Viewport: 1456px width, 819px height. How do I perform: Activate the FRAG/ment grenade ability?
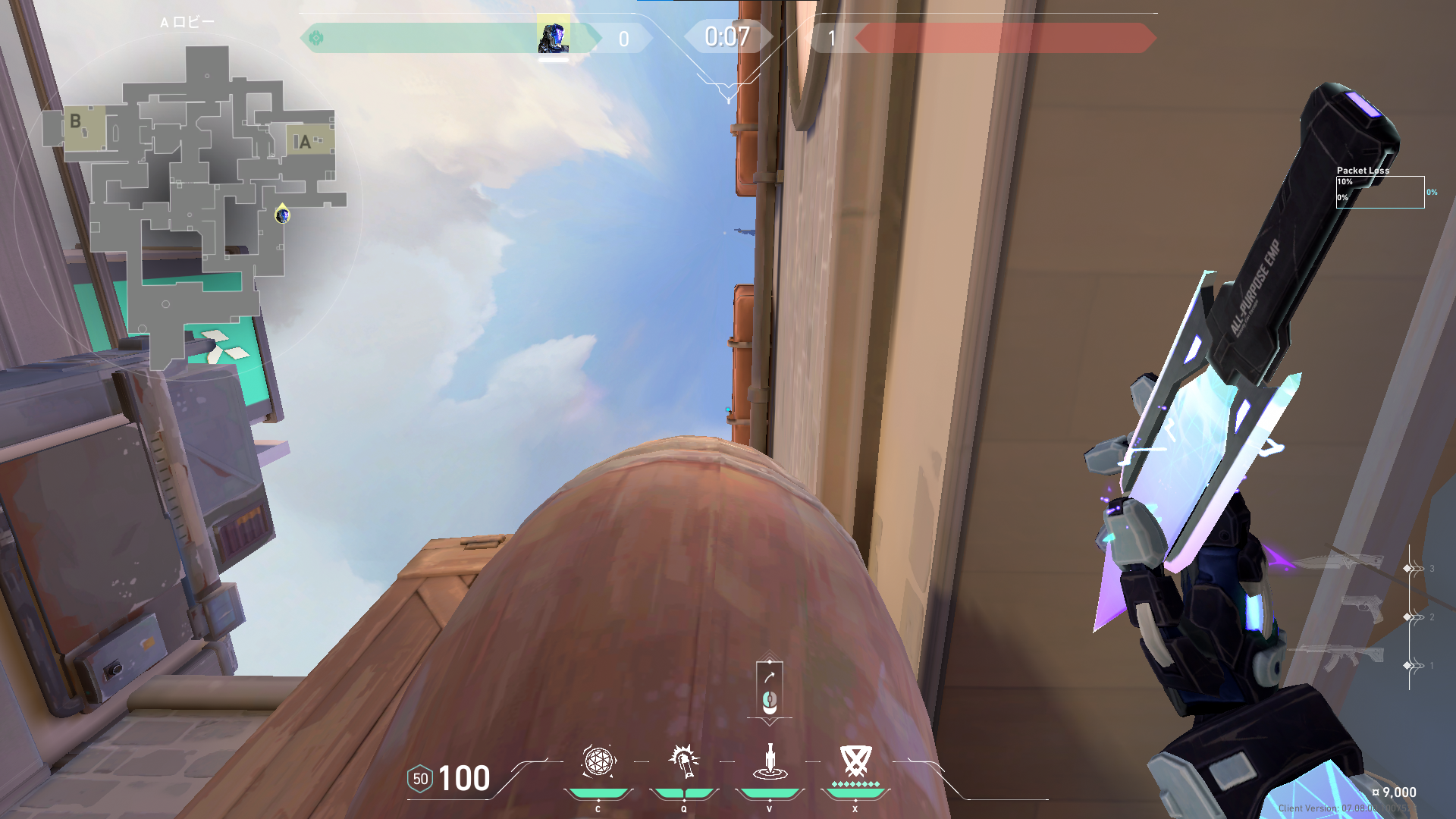(598, 762)
